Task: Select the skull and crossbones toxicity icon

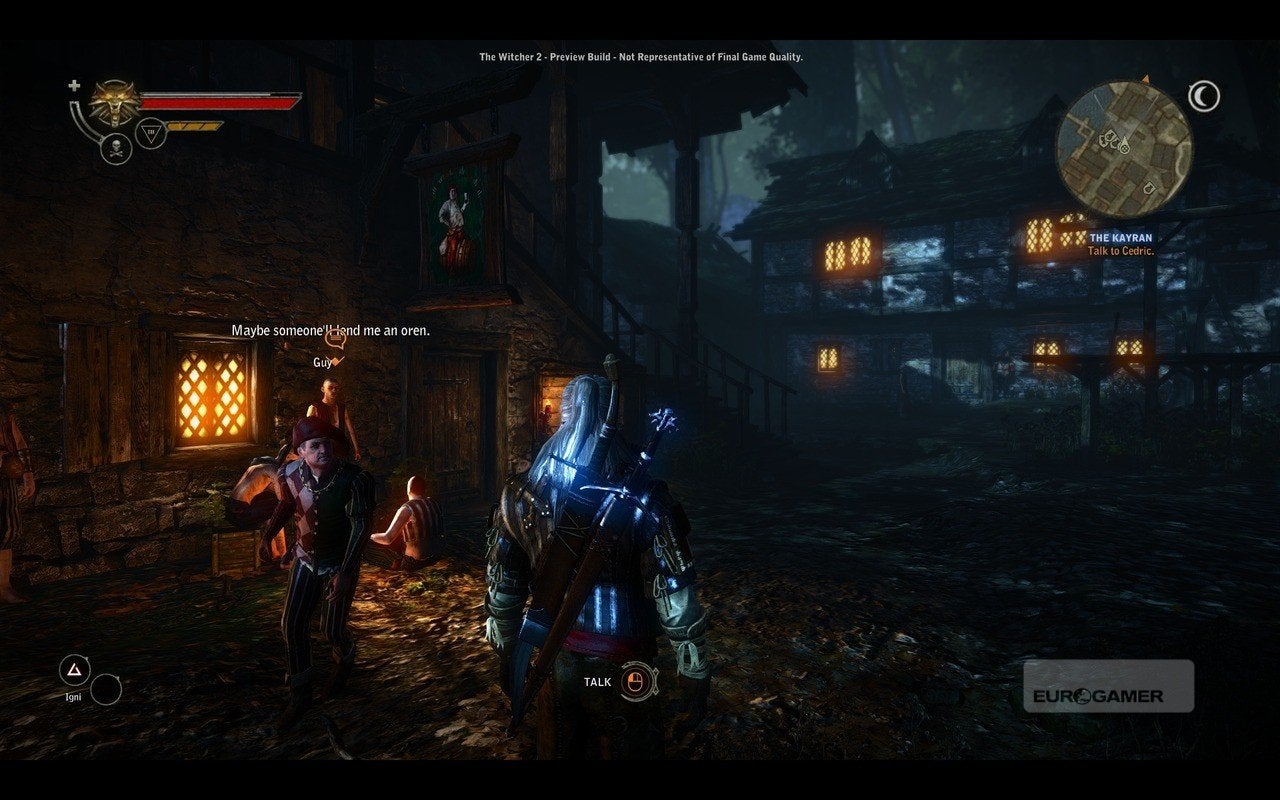Action: tap(116, 149)
